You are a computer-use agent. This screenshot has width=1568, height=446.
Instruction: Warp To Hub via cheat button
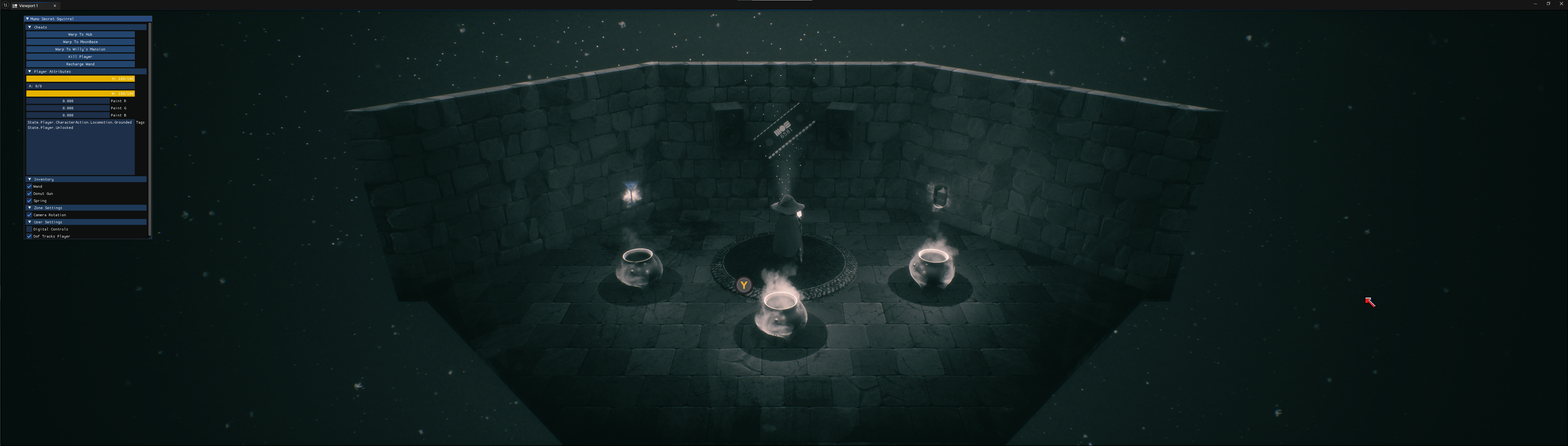[x=80, y=35]
